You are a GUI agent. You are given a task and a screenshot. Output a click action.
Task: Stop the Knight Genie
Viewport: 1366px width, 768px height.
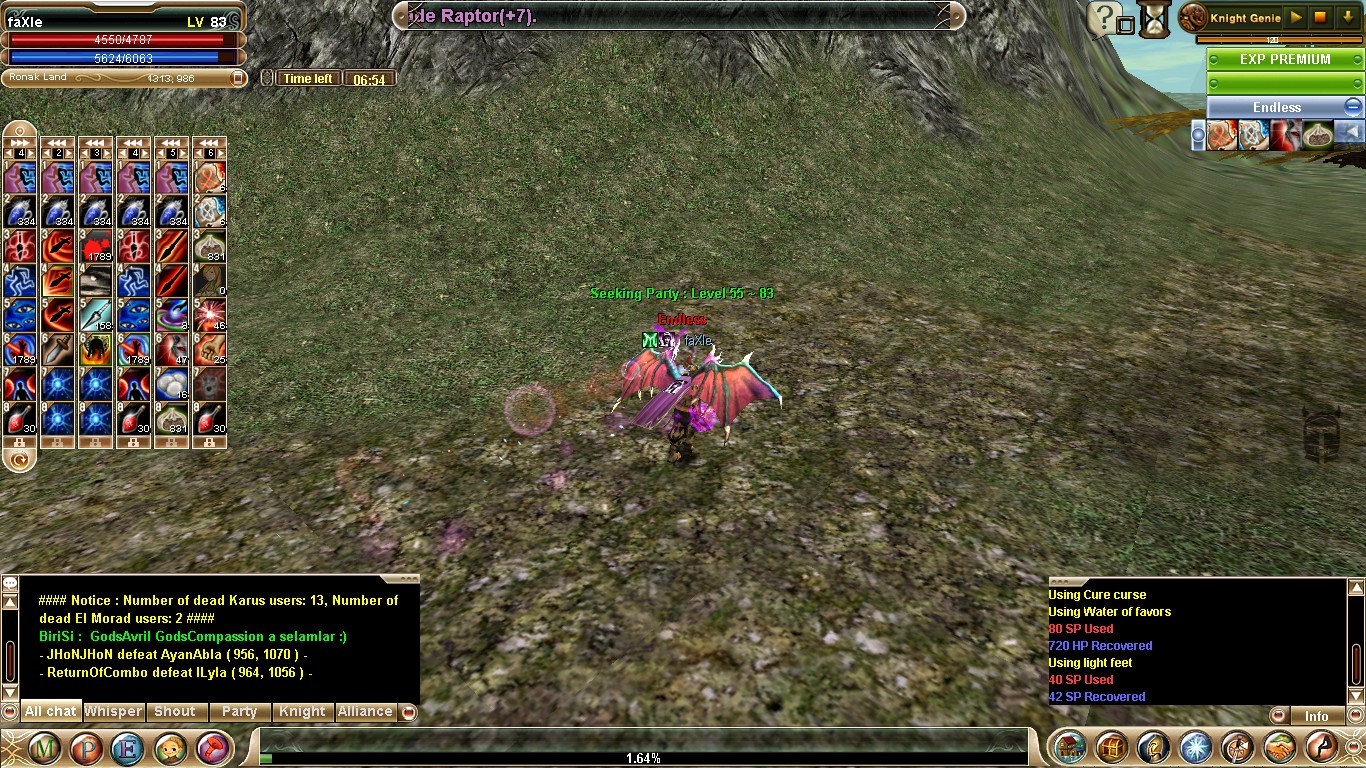[1321, 18]
